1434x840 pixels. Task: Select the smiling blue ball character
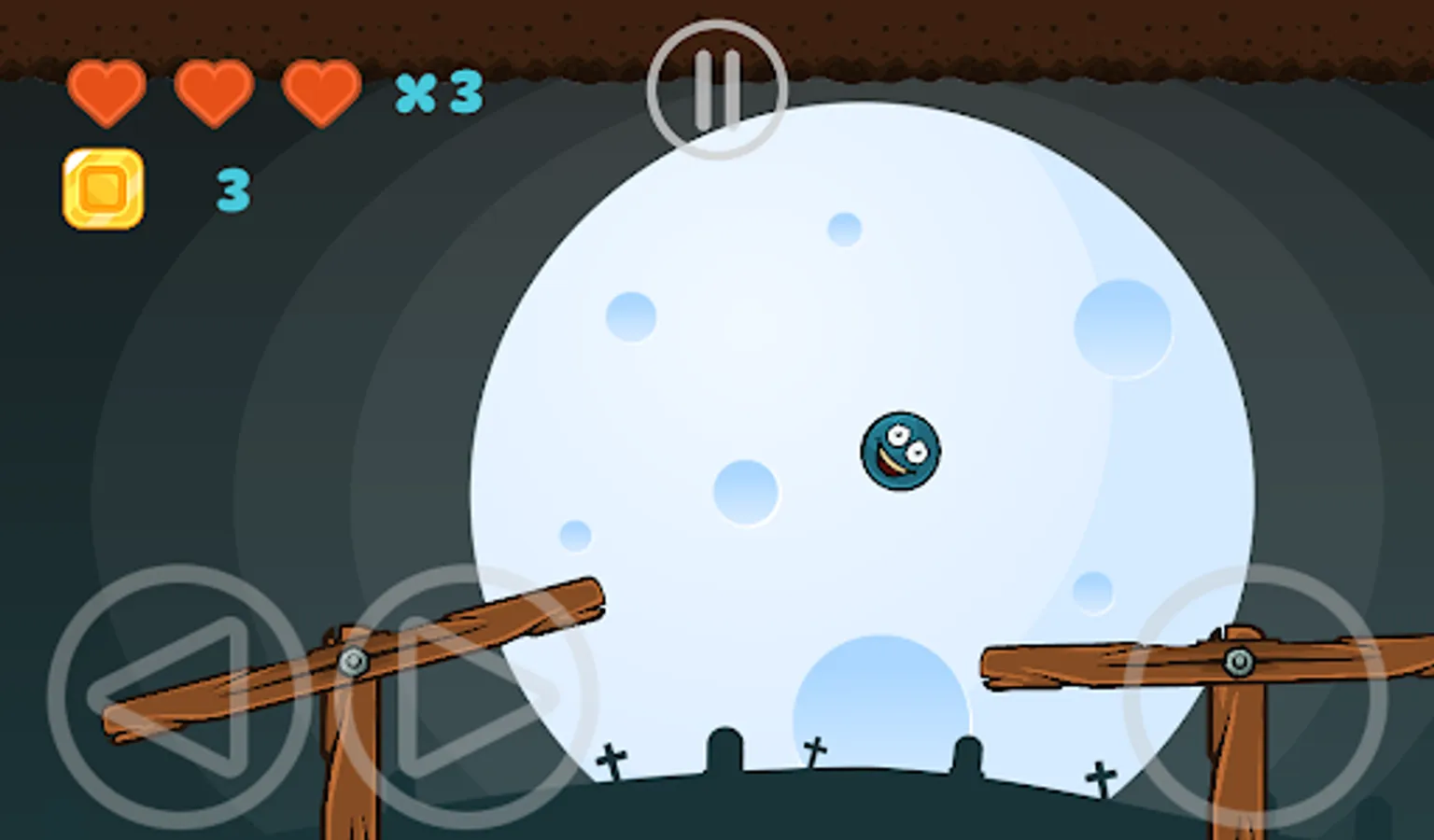[899, 448]
